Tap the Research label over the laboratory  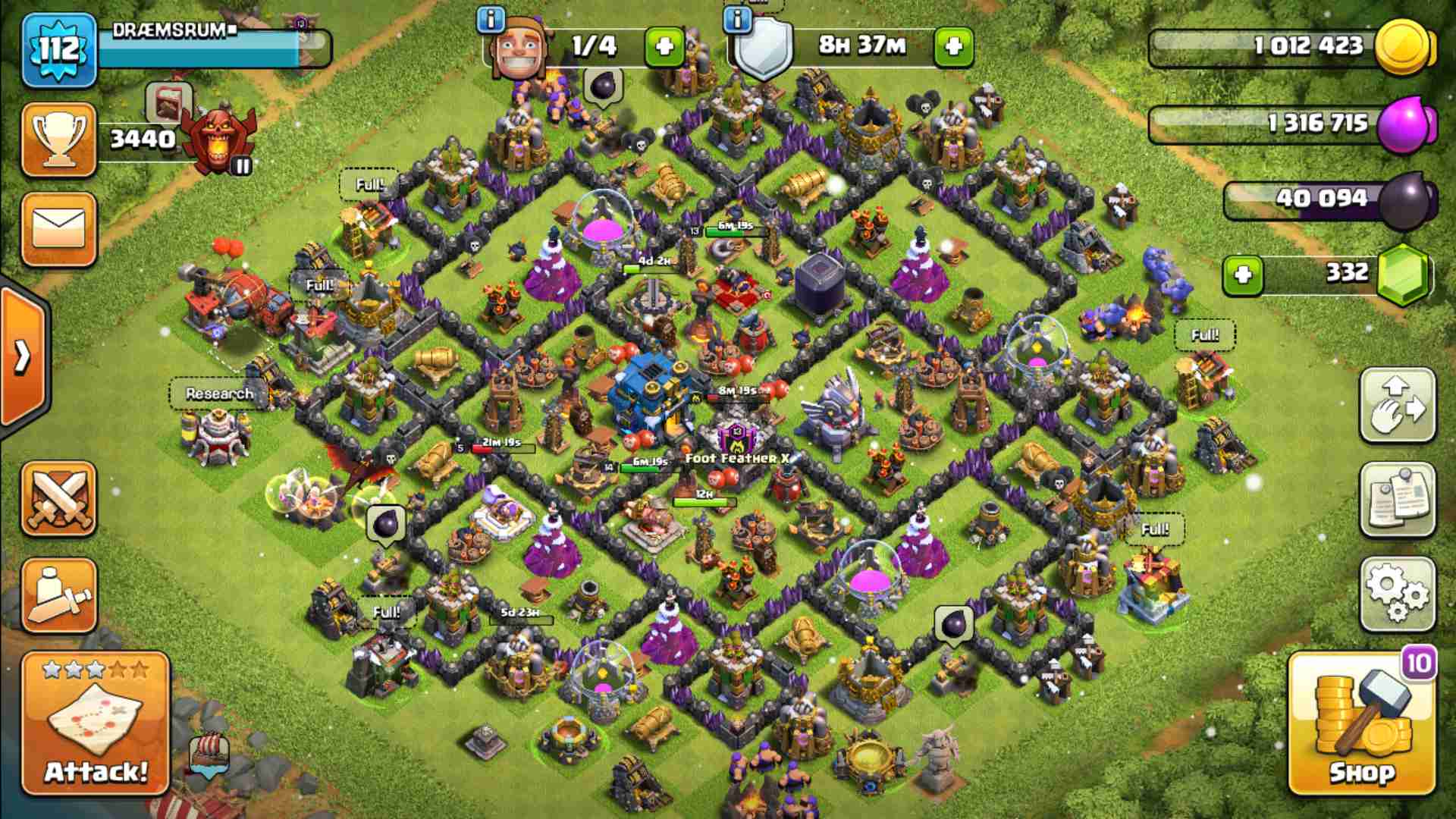(x=219, y=394)
